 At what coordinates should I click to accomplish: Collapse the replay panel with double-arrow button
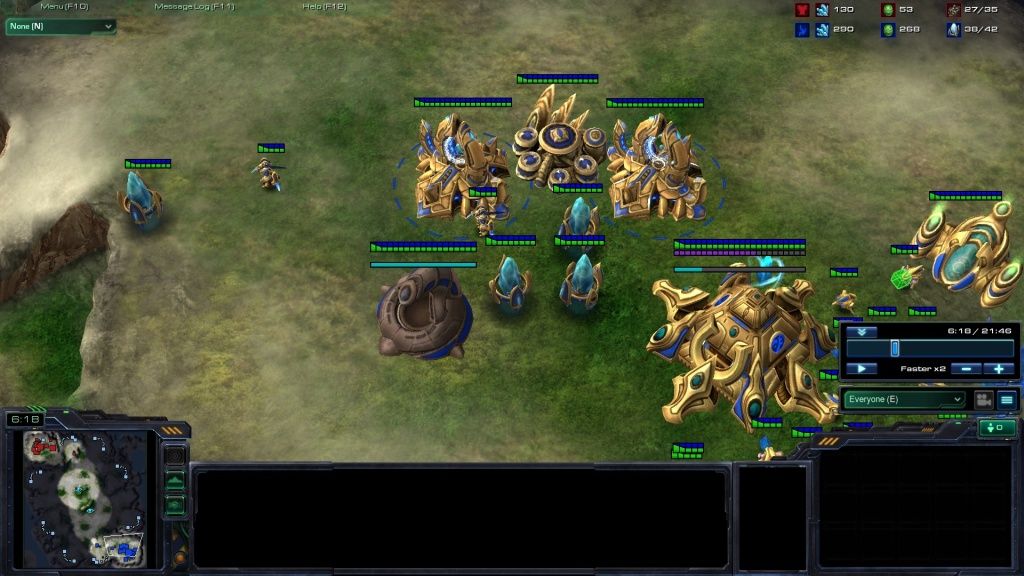861,331
